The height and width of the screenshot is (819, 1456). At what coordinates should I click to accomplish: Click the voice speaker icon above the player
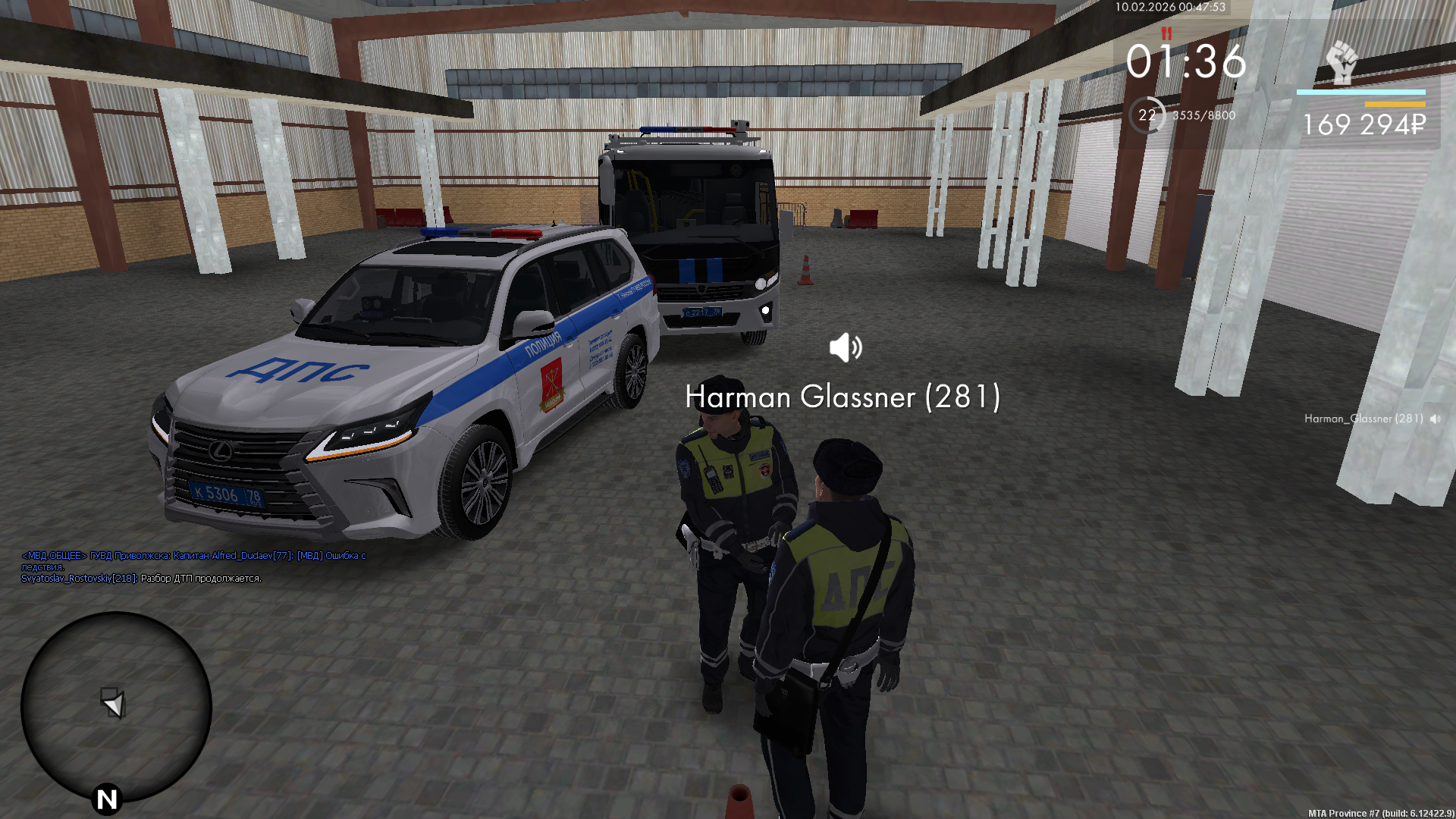point(846,347)
